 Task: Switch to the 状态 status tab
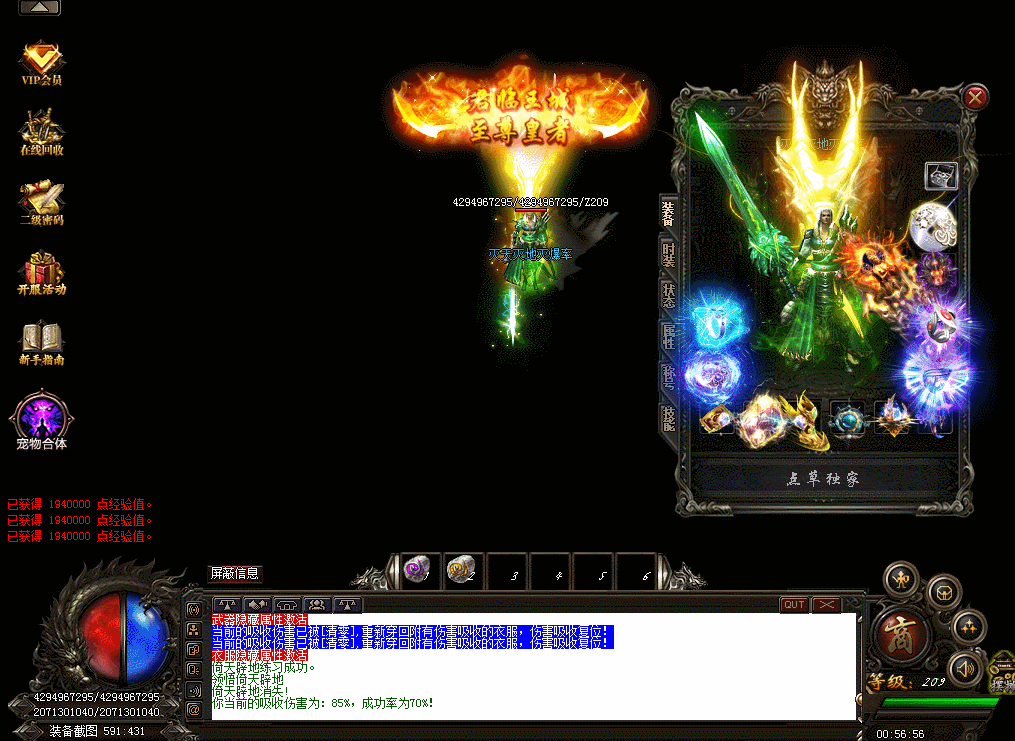click(x=668, y=296)
